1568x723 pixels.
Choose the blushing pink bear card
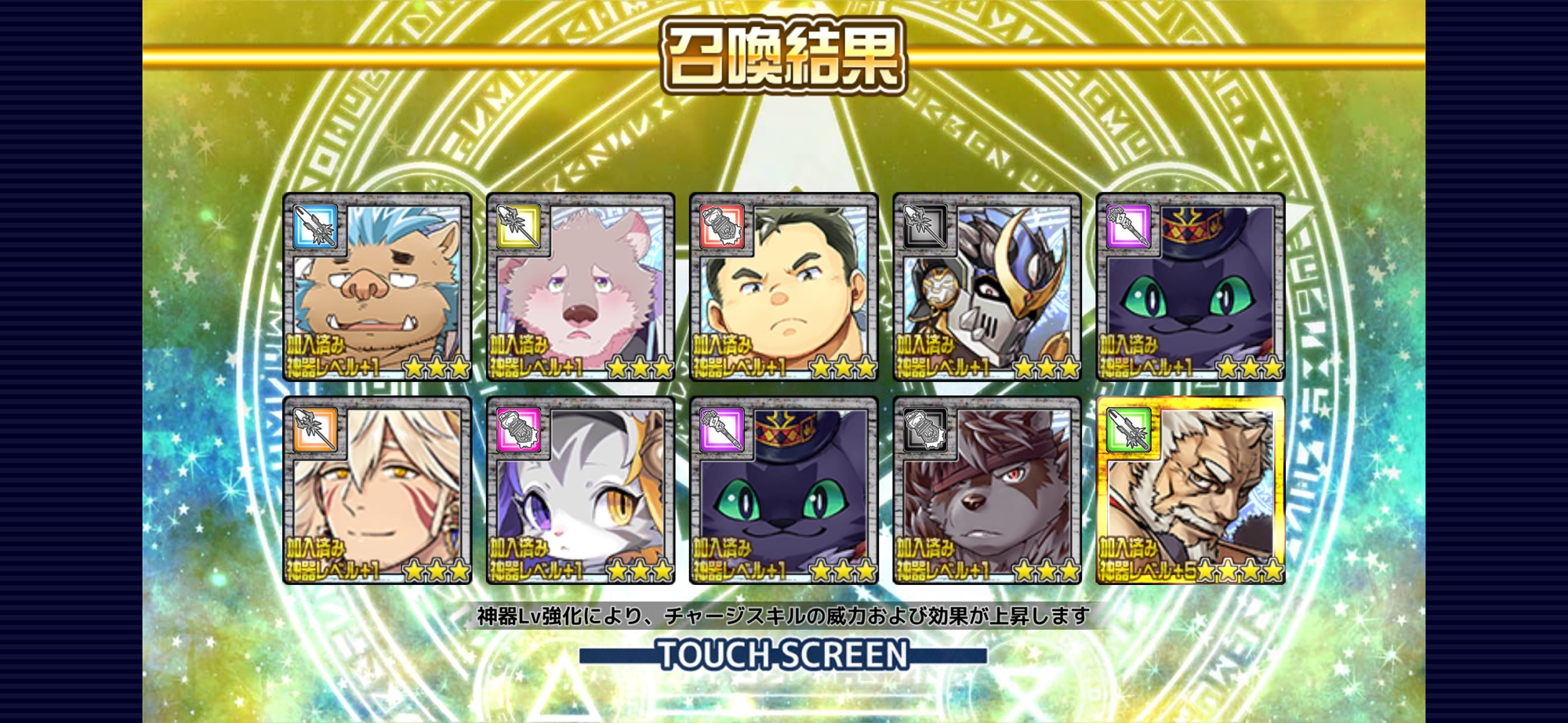point(580,287)
